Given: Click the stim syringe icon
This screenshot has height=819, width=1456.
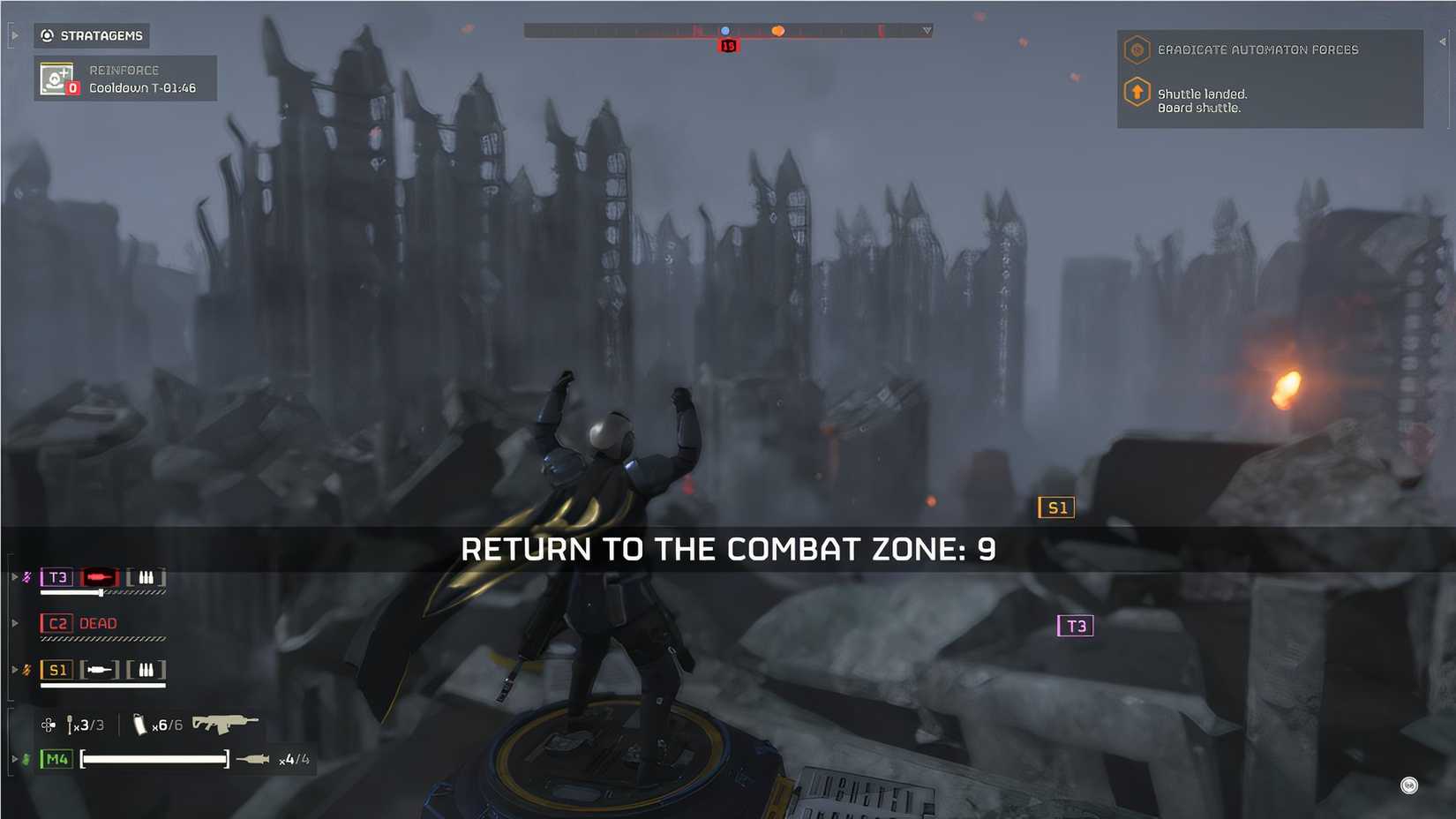Looking at the screenshot, I should pyautogui.click(x=71, y=725).
